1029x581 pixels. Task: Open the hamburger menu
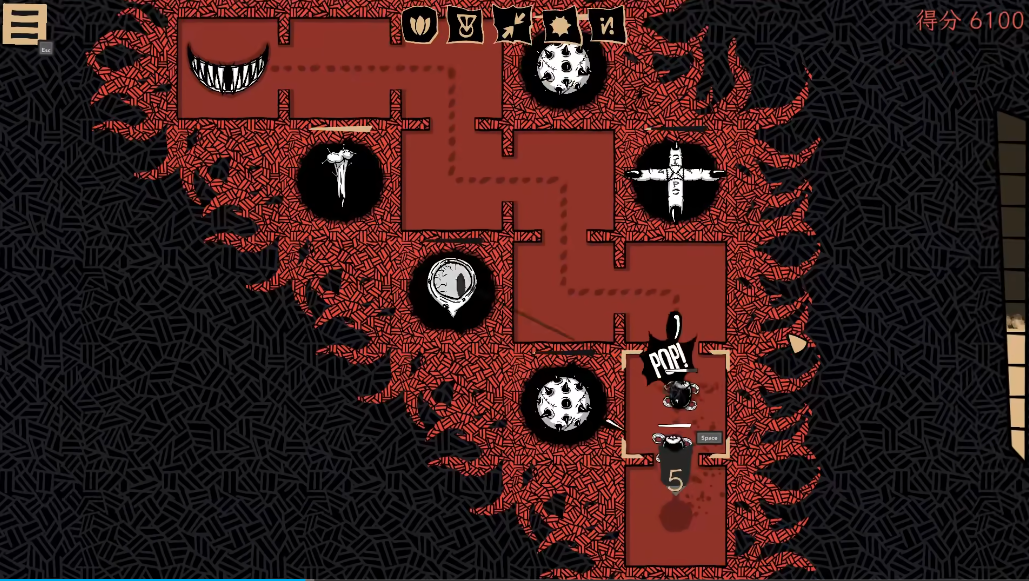[24, 24]
